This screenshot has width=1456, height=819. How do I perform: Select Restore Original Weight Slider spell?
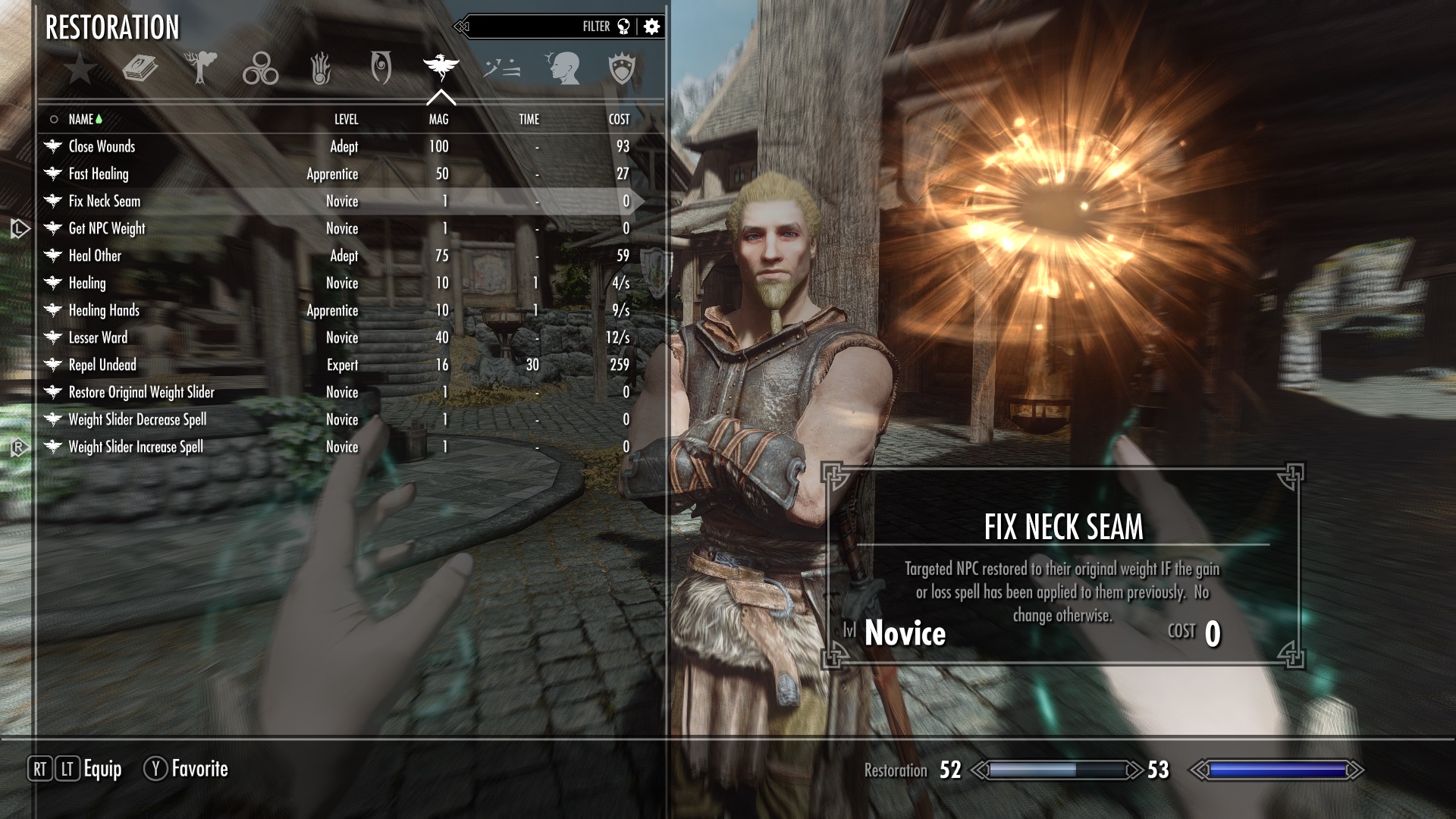pos(141,392)
